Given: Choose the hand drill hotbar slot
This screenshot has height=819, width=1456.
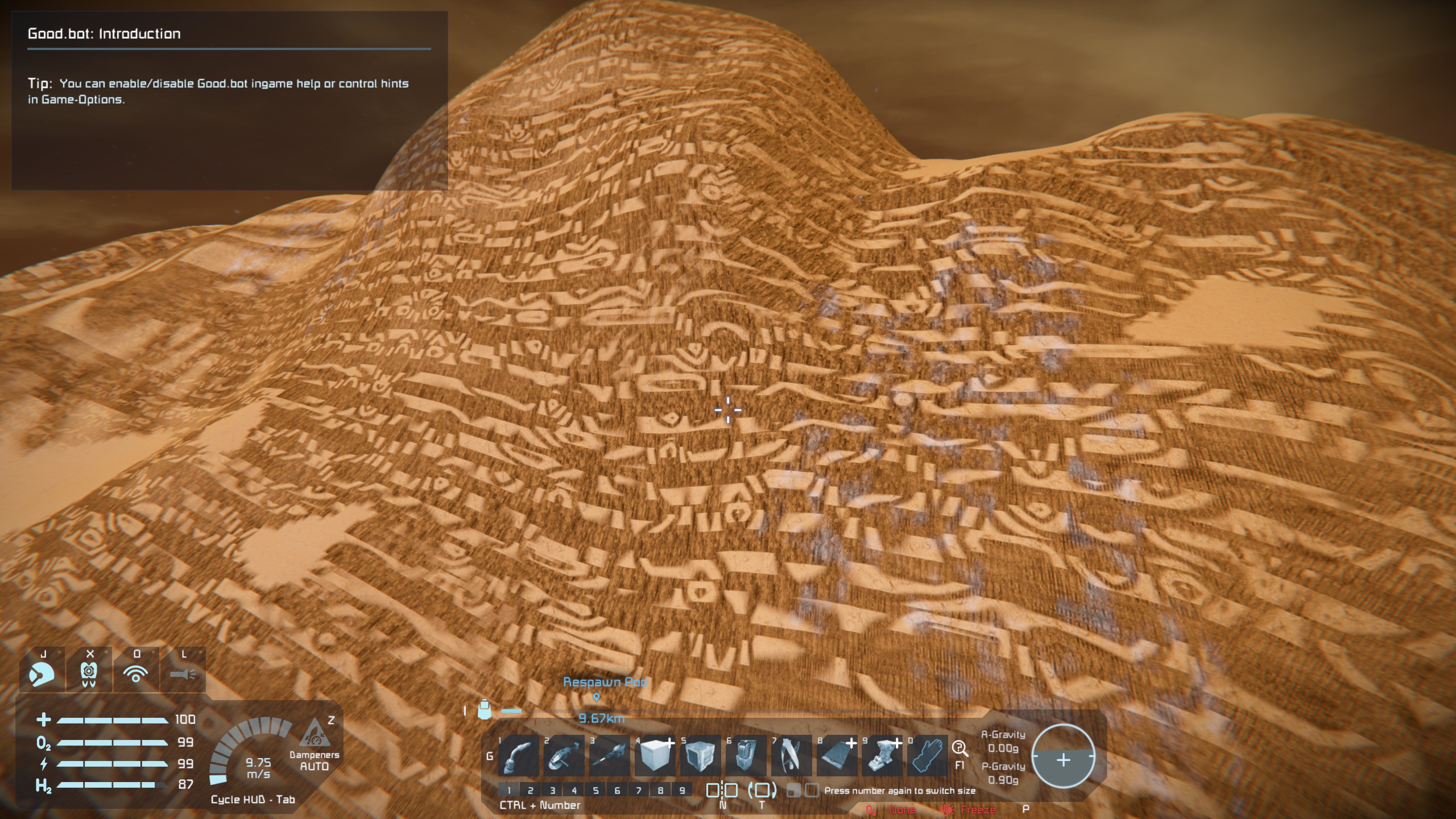Looking at the screenshot, I should [609, 756].
